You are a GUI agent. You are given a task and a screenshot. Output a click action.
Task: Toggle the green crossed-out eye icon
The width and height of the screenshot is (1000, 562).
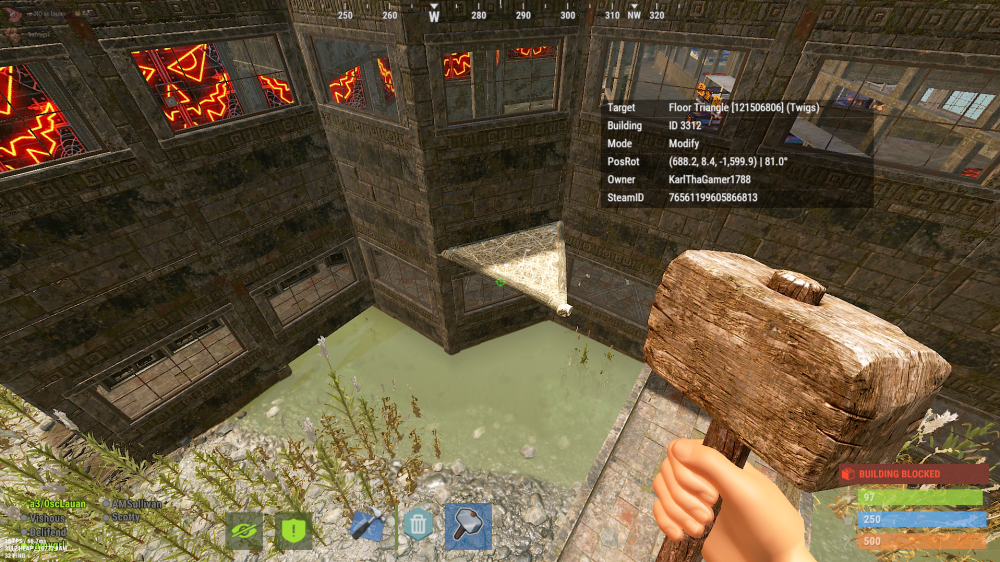tap(244, 531)
